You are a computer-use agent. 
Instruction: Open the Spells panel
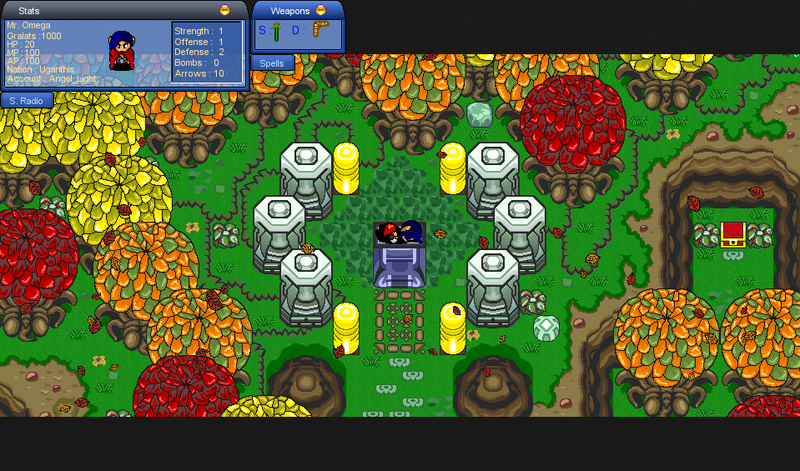[272, 63]
